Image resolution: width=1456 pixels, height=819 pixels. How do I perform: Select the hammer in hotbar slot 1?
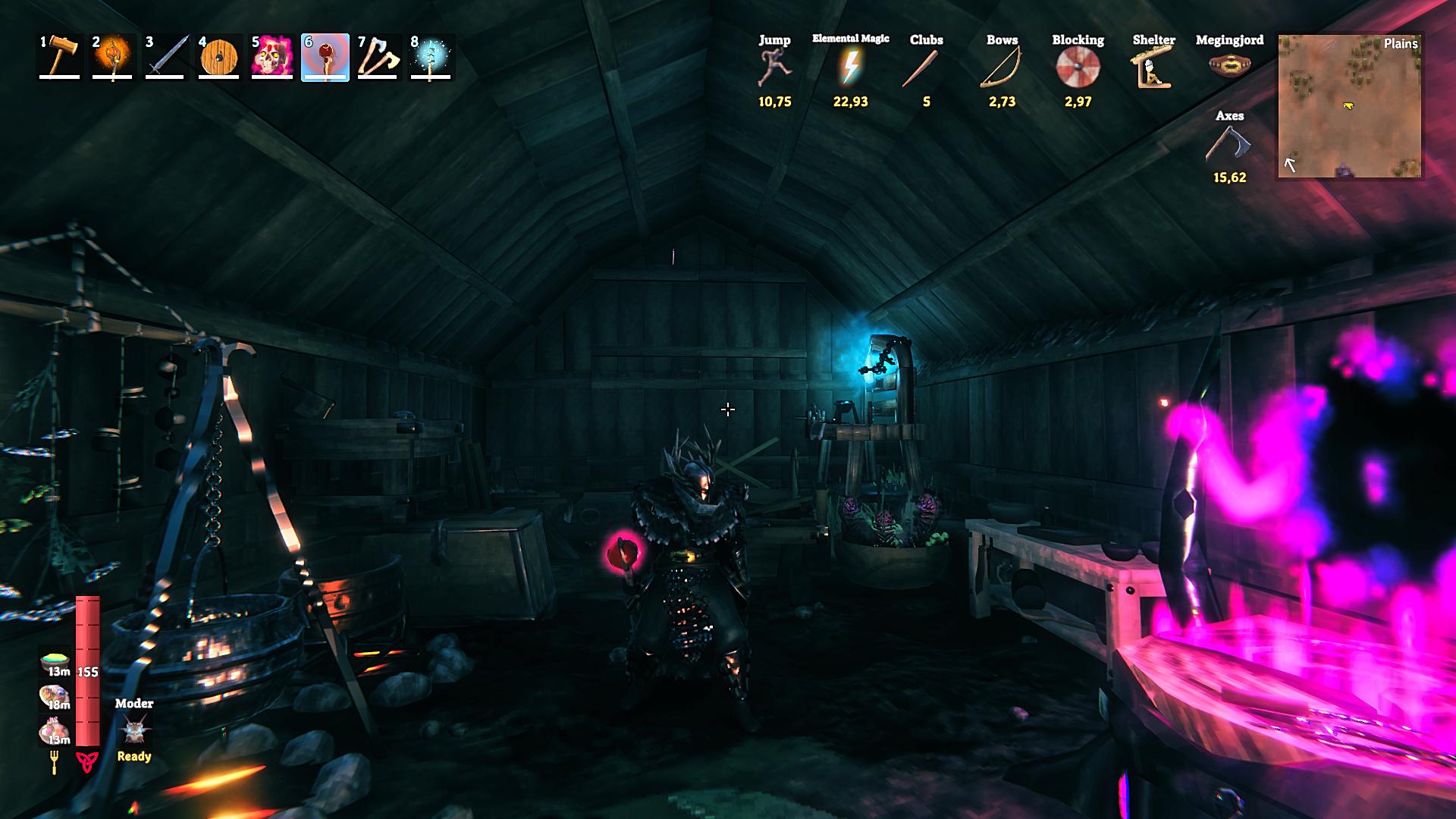coord(60,57)
